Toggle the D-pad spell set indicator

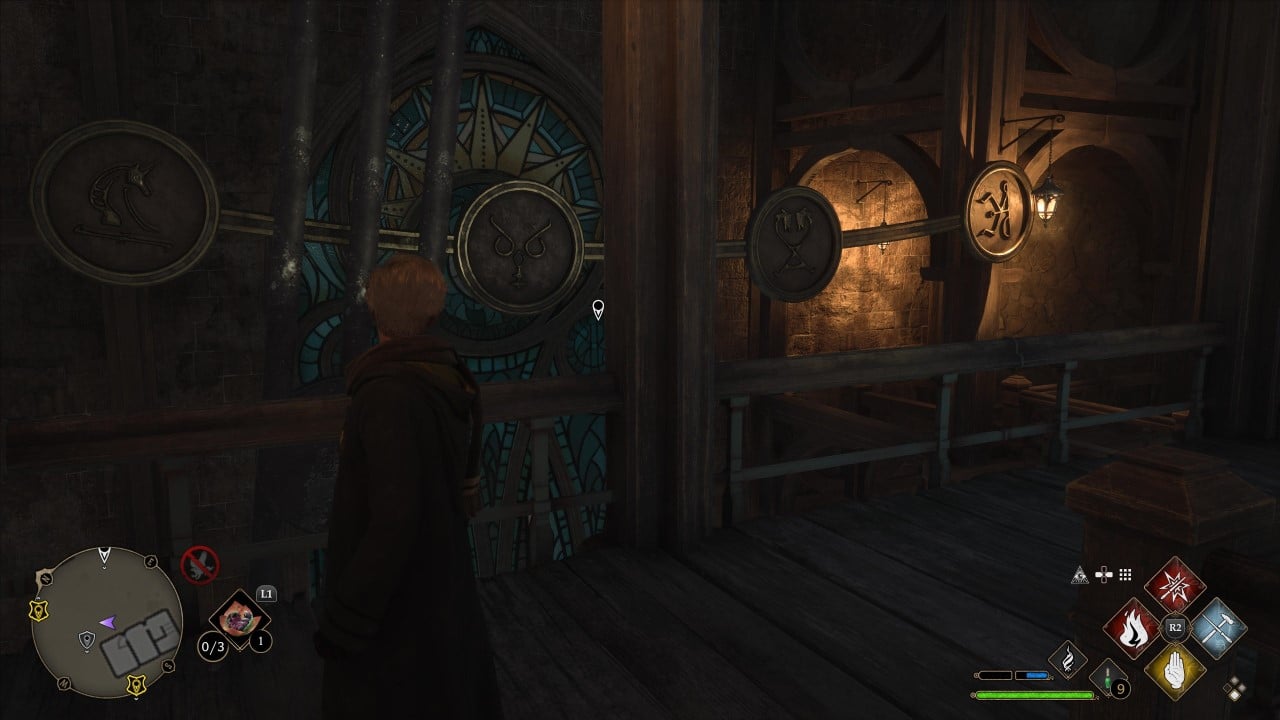1103,573
